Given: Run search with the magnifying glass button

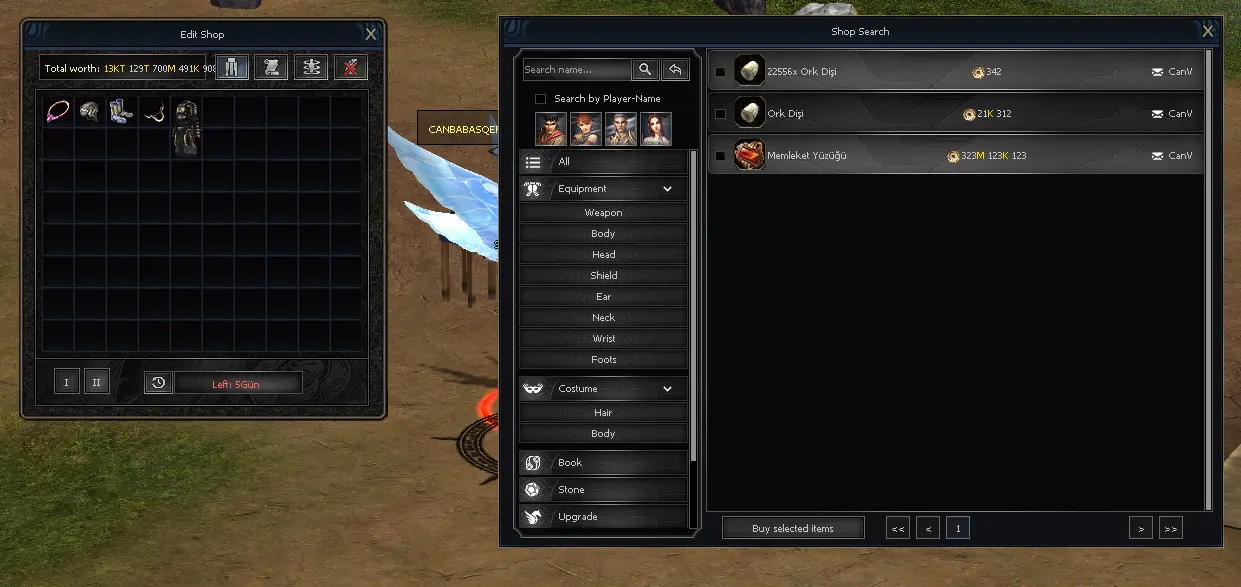Looking at the screenshot, I should [x=645, y=70].
